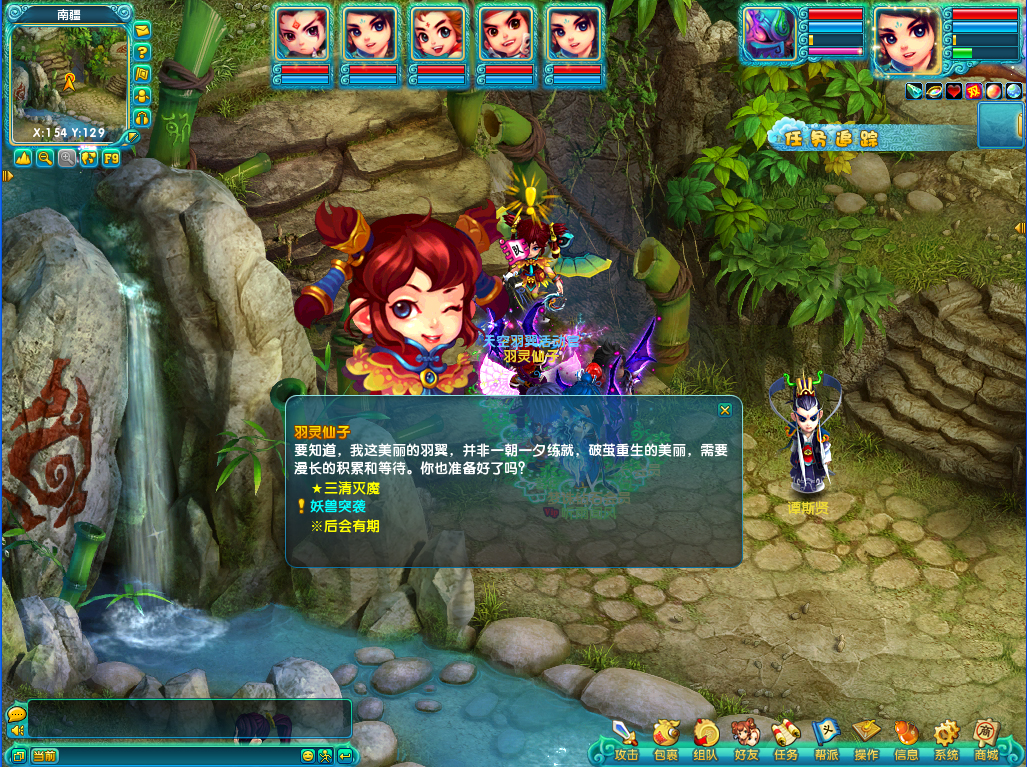Open the 商城 shop

[x=987, y=739]
